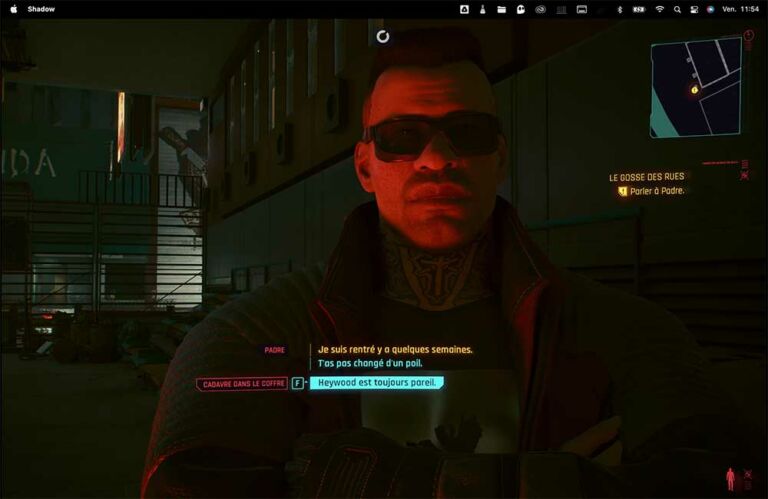Screen dimensions: 768x499
Task: Open the Apple menu
Action: click(14, 9)
